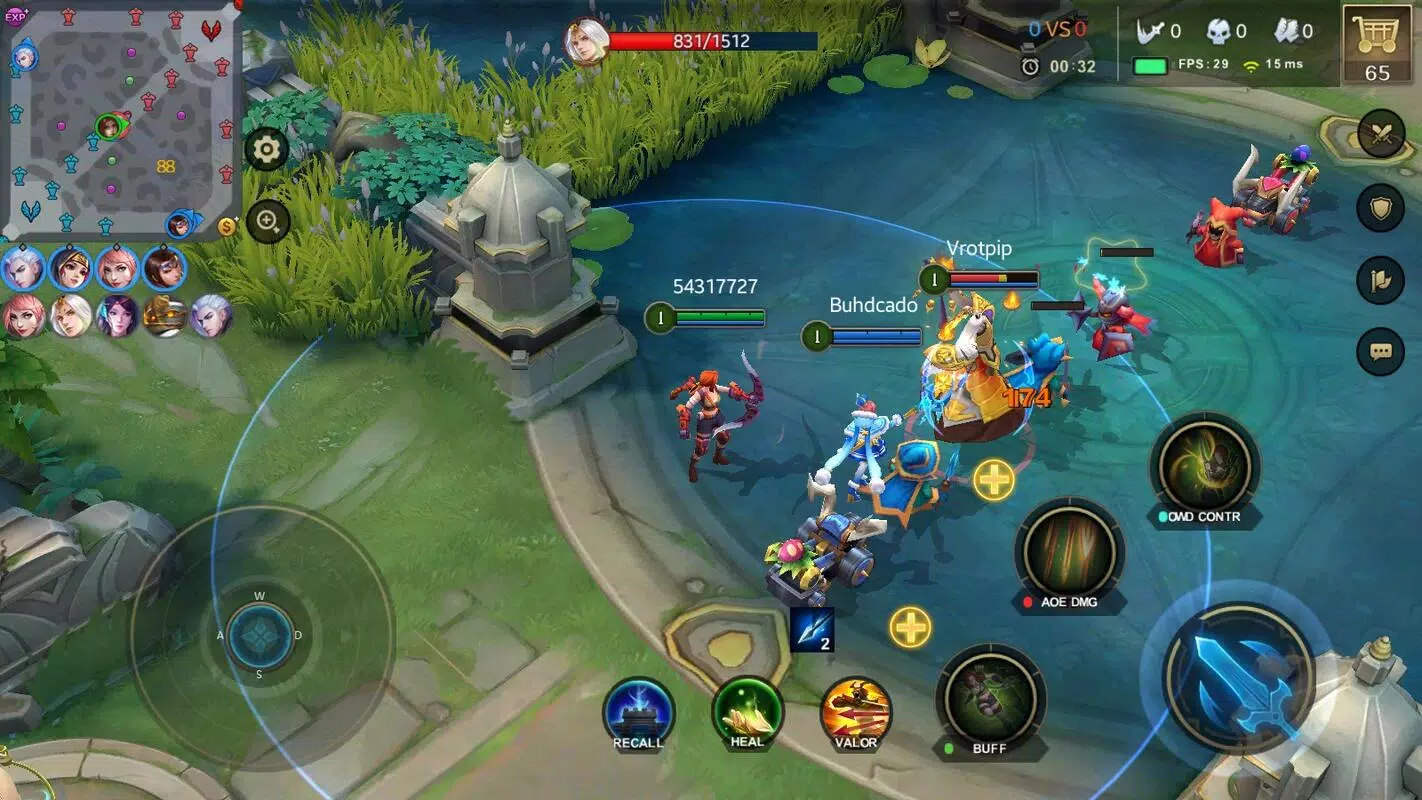Open the settings gear
Screen dimensions: 1422x800
point(266,150)
